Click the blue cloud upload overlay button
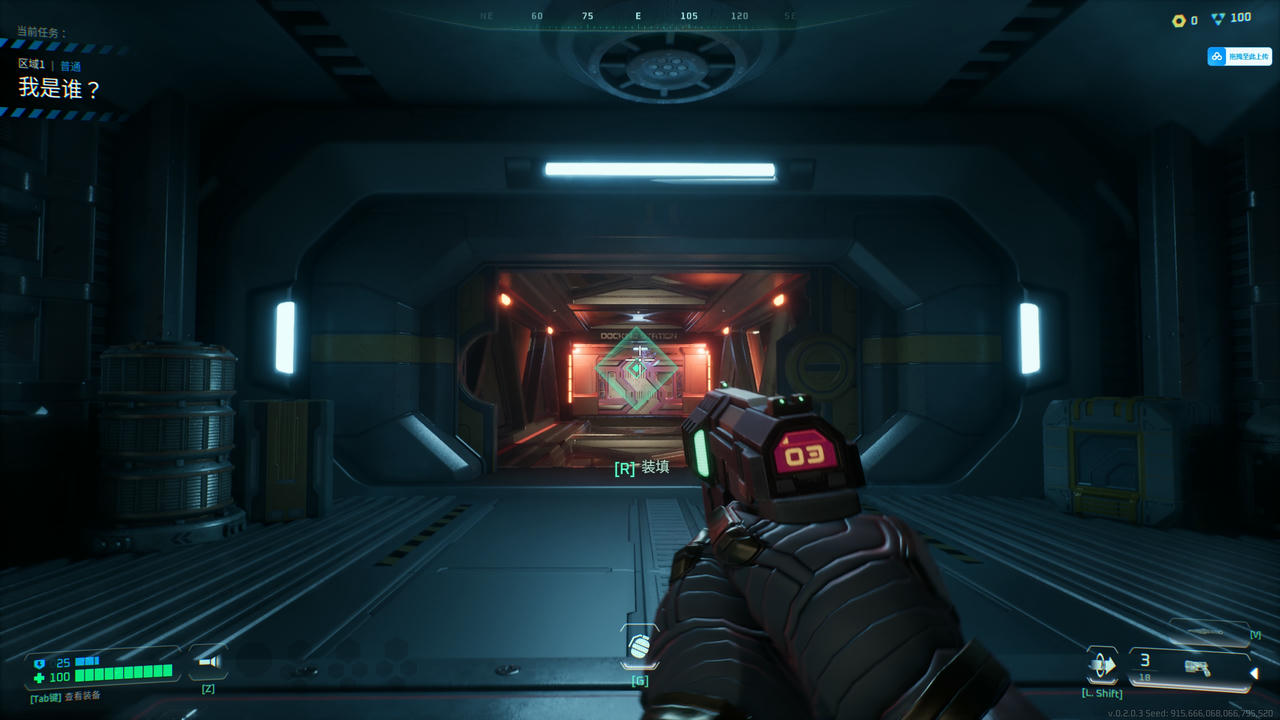1280x720 pixels. pos(1239,57)
